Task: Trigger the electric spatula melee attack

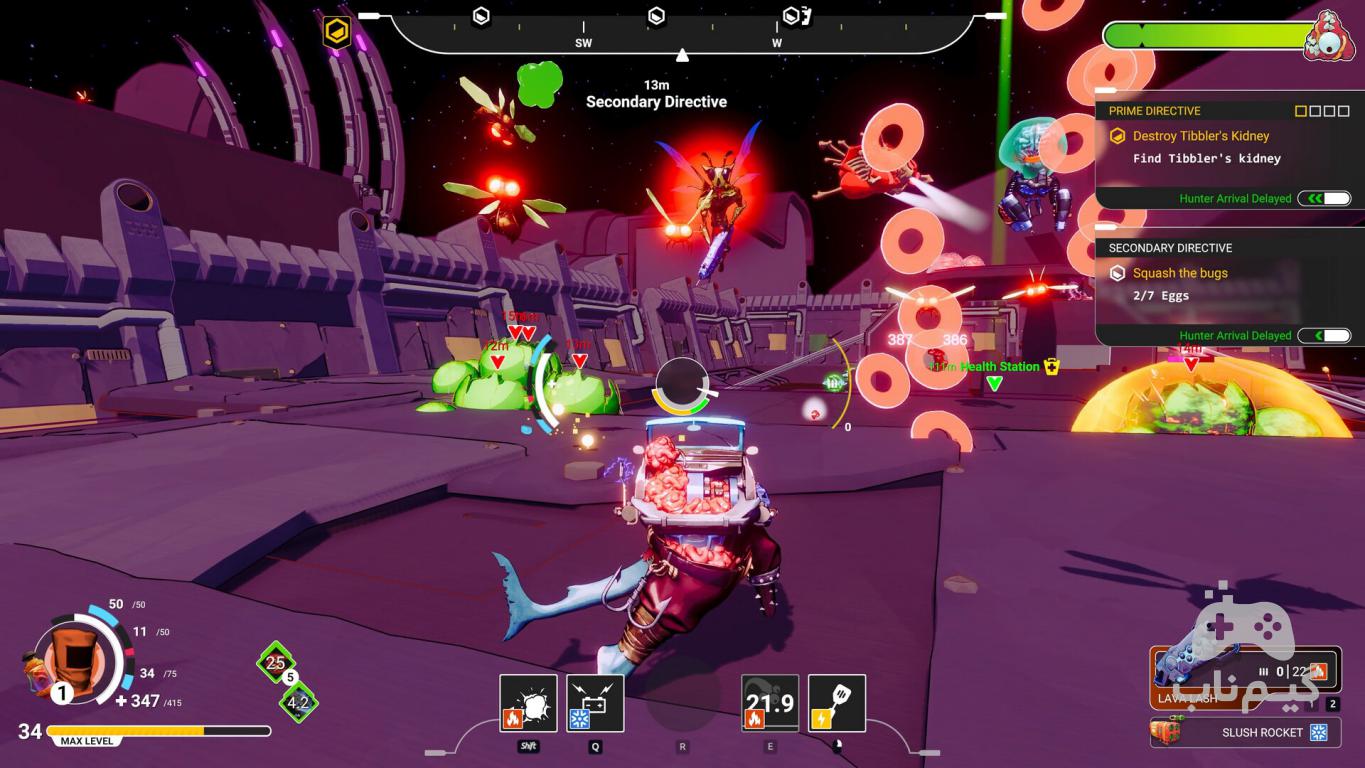Action: tap(836, 703)
